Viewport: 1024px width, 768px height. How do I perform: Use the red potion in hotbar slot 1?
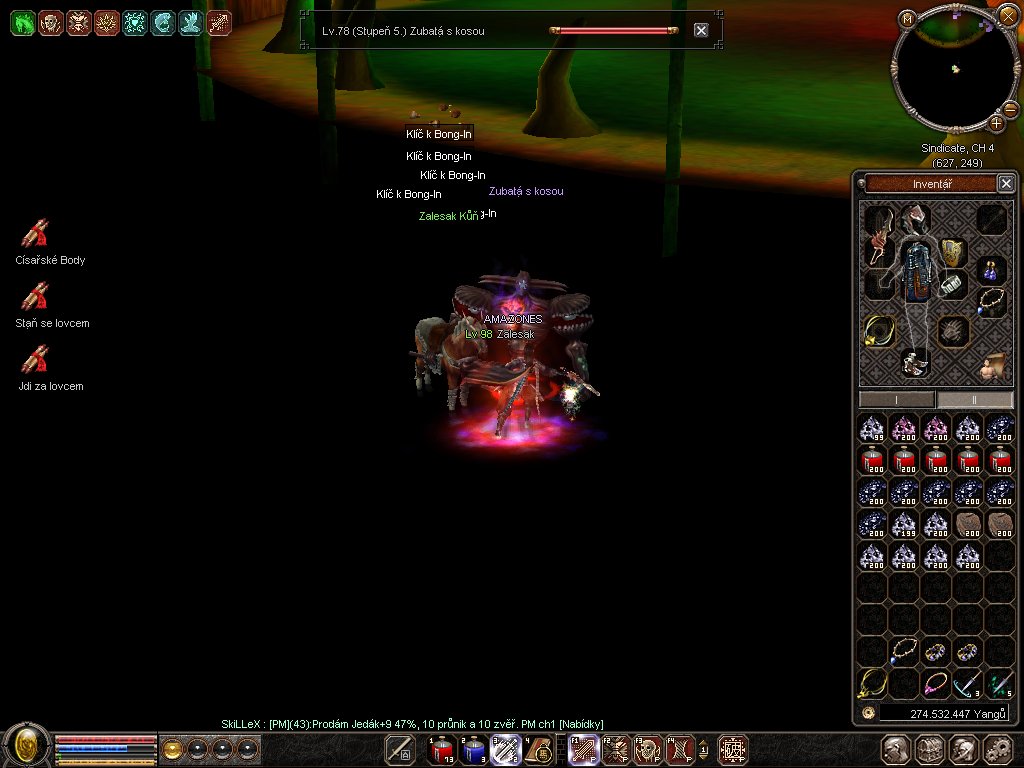coord(442,749)
